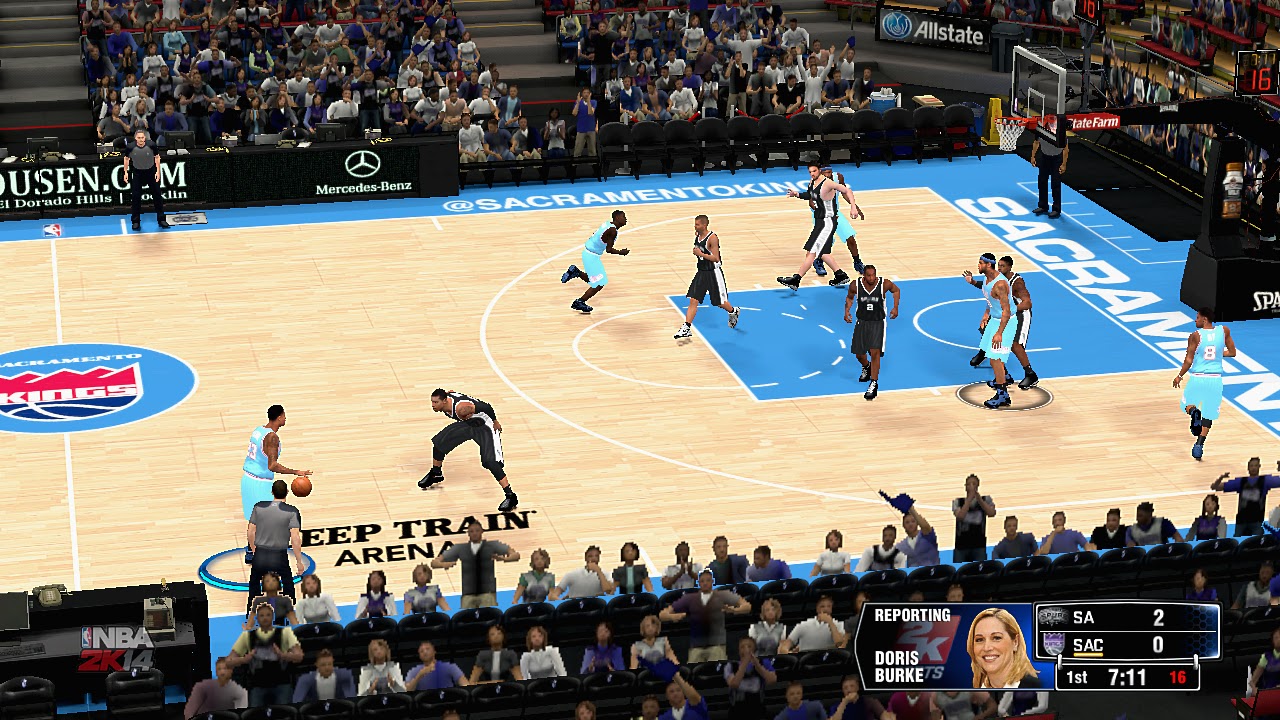Click Doris Burke's reporter portrait
This screenshot has height=720, width=1280.
1001,647
